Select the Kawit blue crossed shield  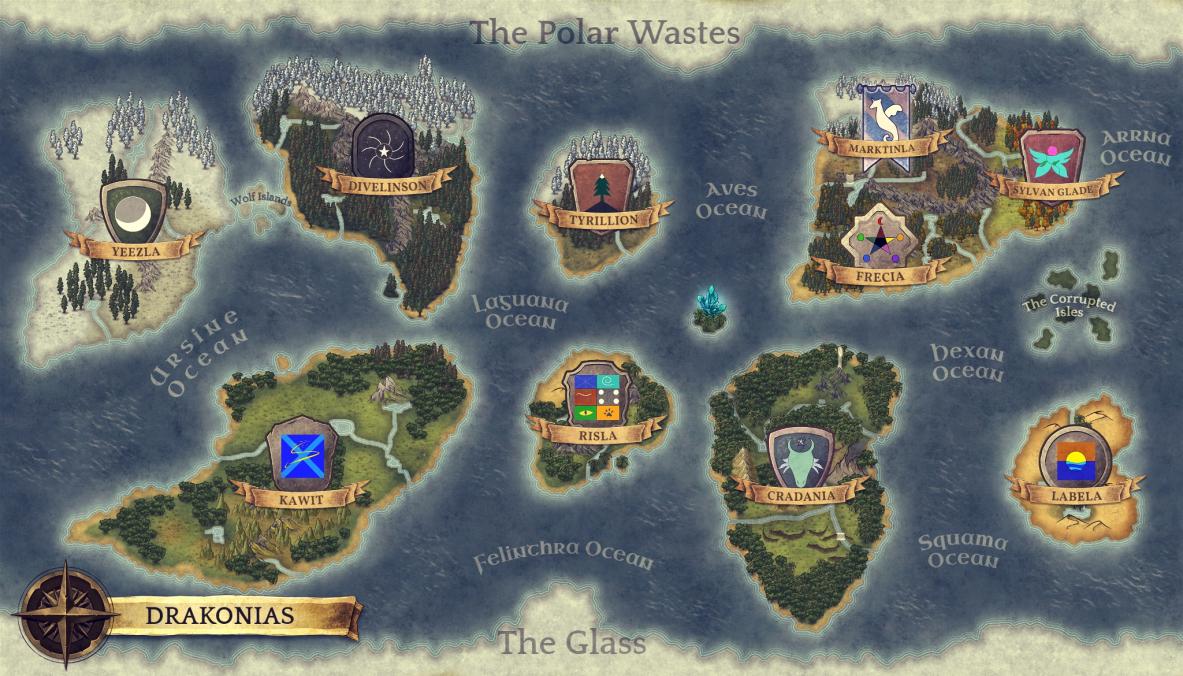(300, 455)
